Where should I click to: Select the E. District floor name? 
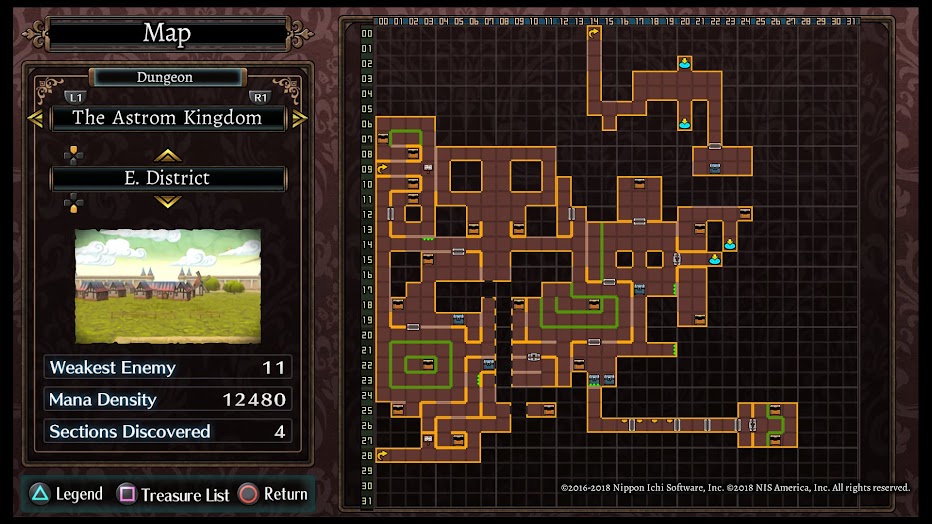(x=167, y=178)
